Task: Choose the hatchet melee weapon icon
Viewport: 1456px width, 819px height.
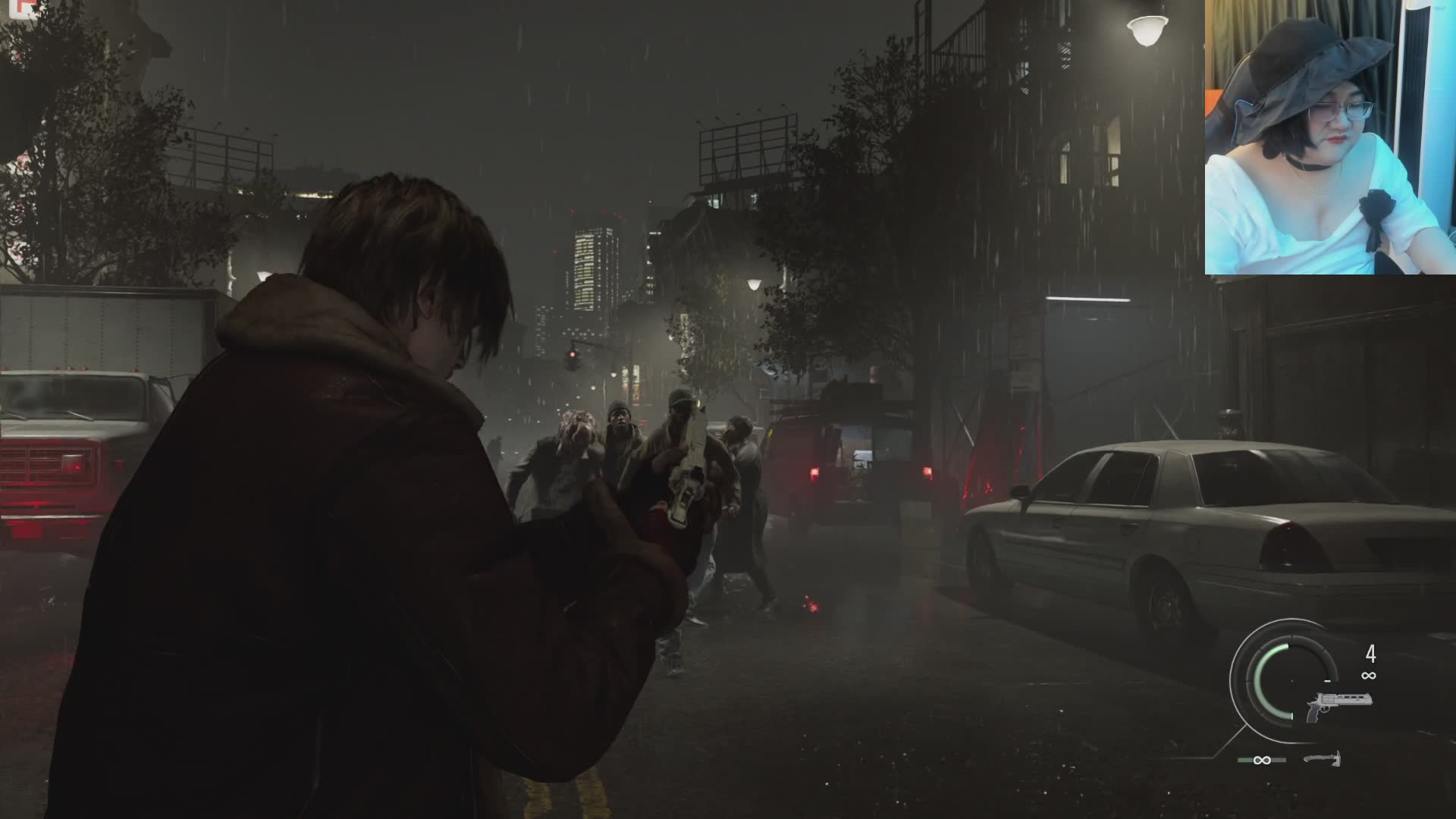Action: click(x=1323, y=758)
